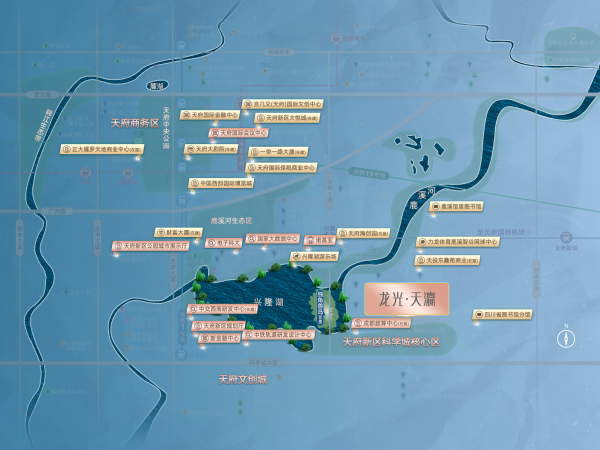Click the 龙光·天瀛 project plaque
The width and height of the screenshot is (600, 450).
pyautogui.click(x=408, y=298)
